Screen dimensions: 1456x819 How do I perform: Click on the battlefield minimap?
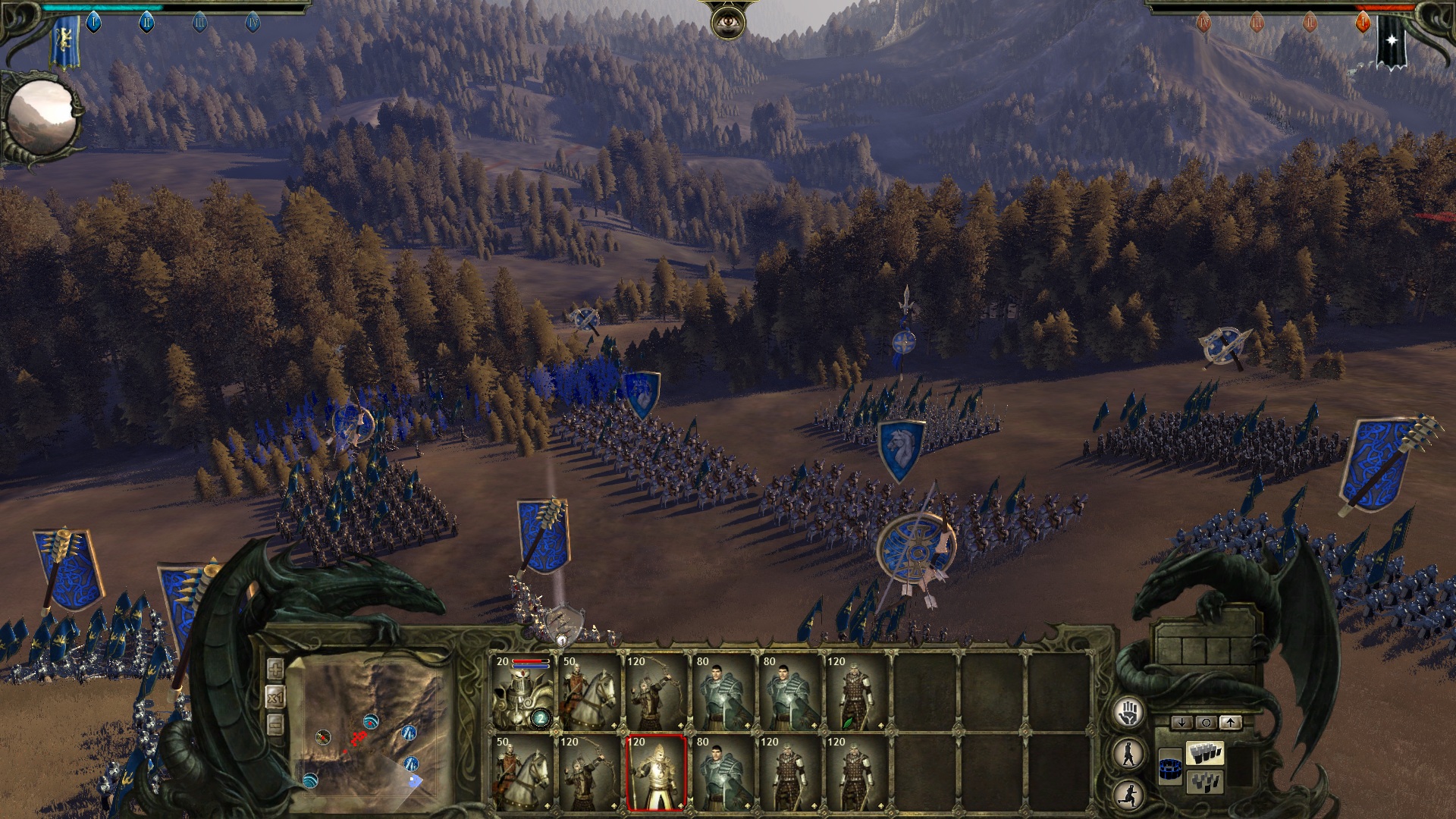point(369,728)
